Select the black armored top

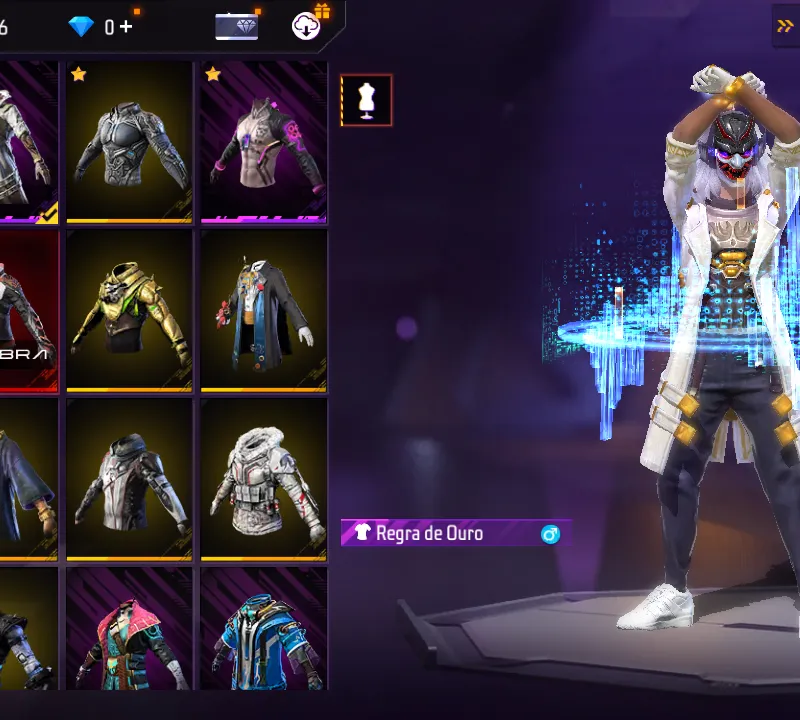point(130,143)
